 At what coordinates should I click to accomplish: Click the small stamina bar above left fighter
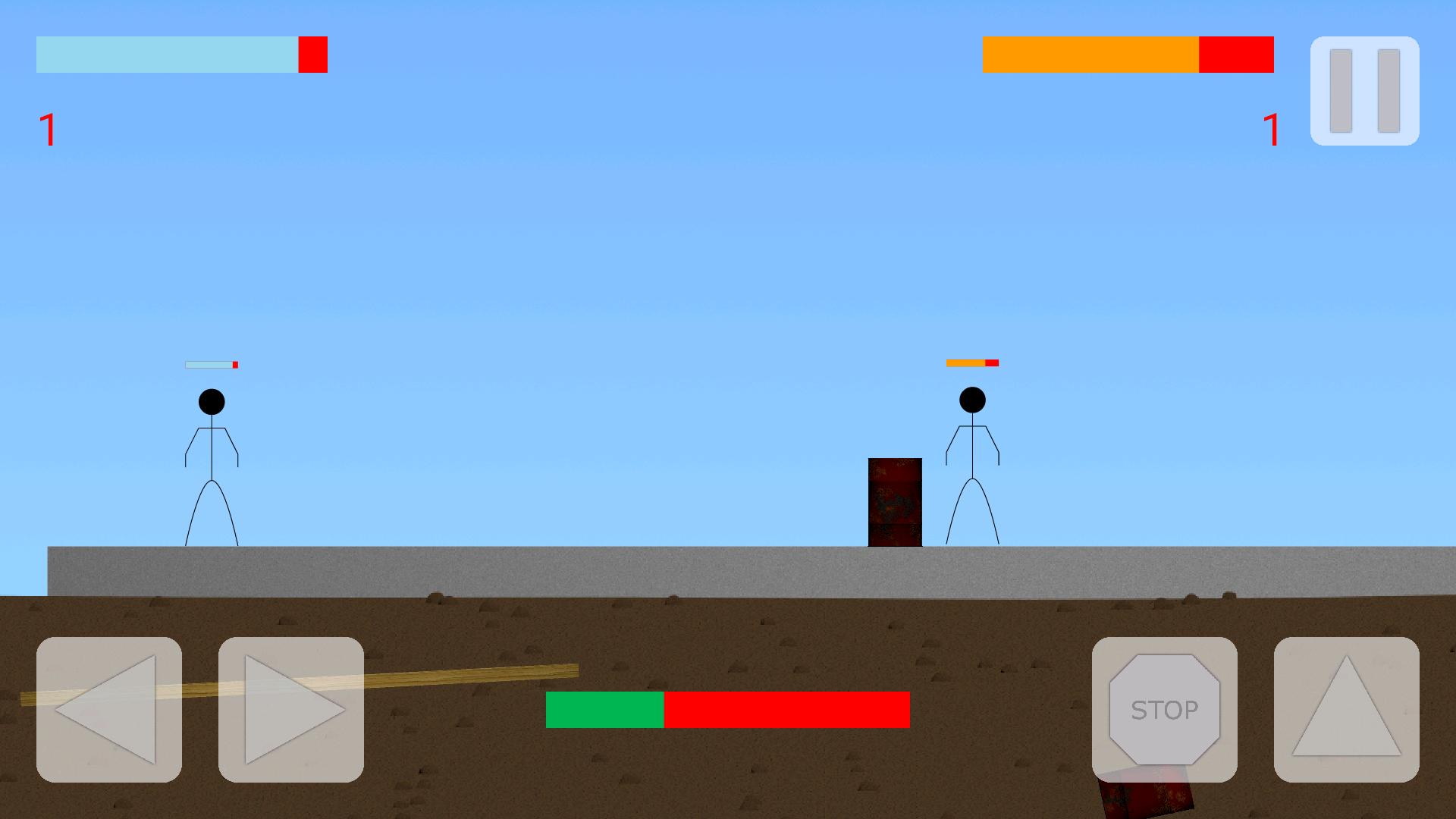click(211, 364)
